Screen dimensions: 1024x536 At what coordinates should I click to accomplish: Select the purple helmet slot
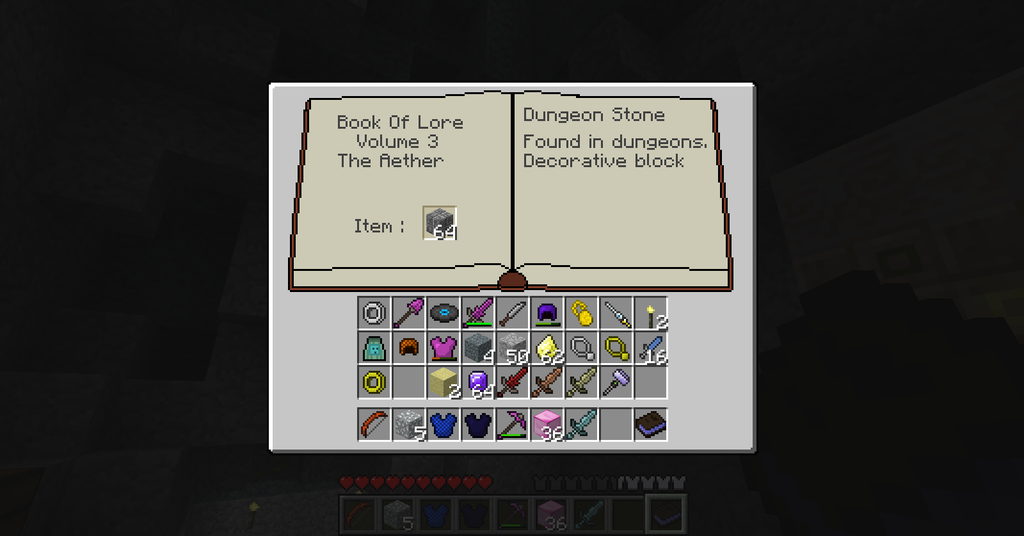click(x=546, y=313)
